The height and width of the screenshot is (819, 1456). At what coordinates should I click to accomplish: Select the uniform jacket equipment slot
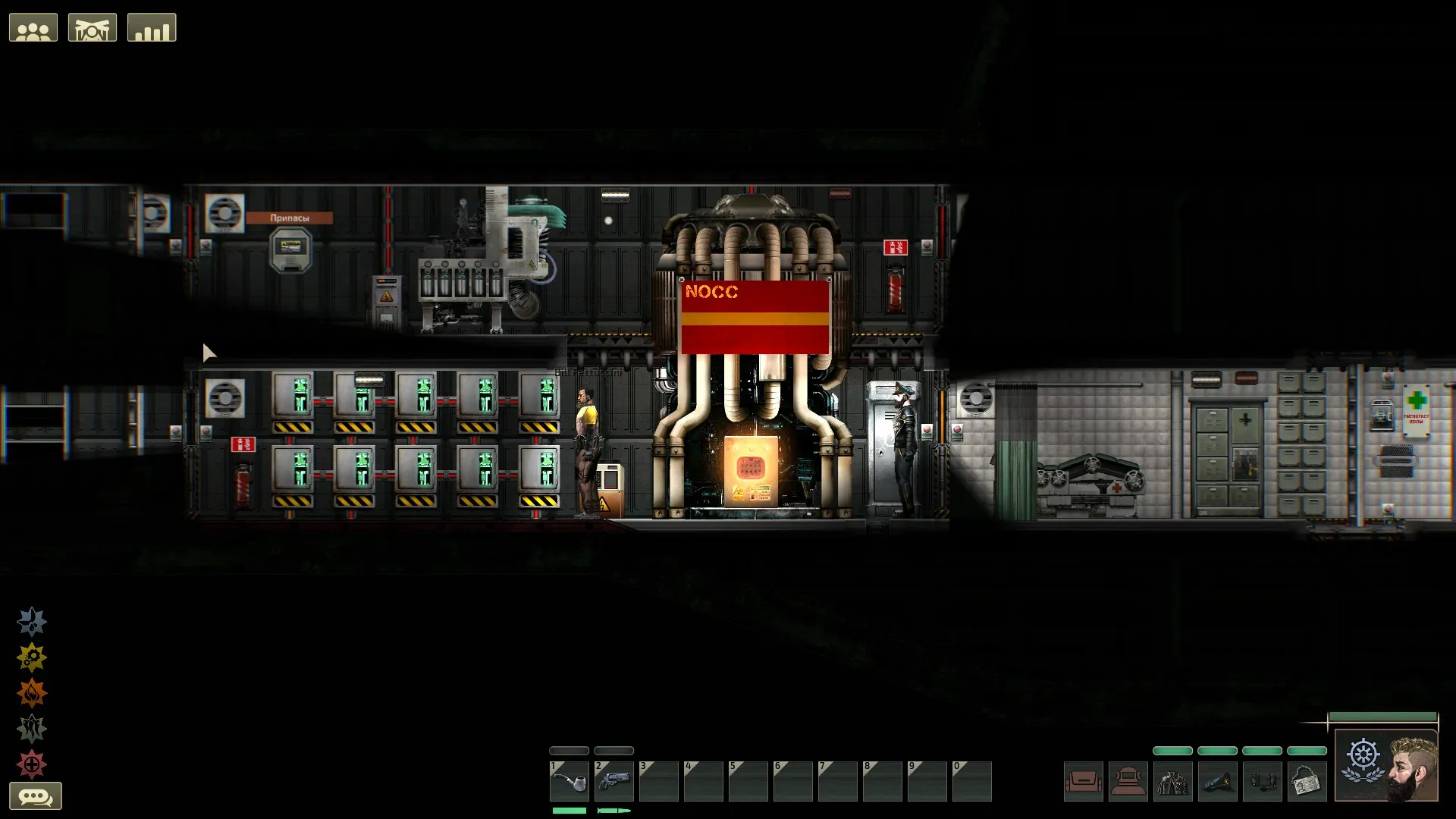point(1172,781)
